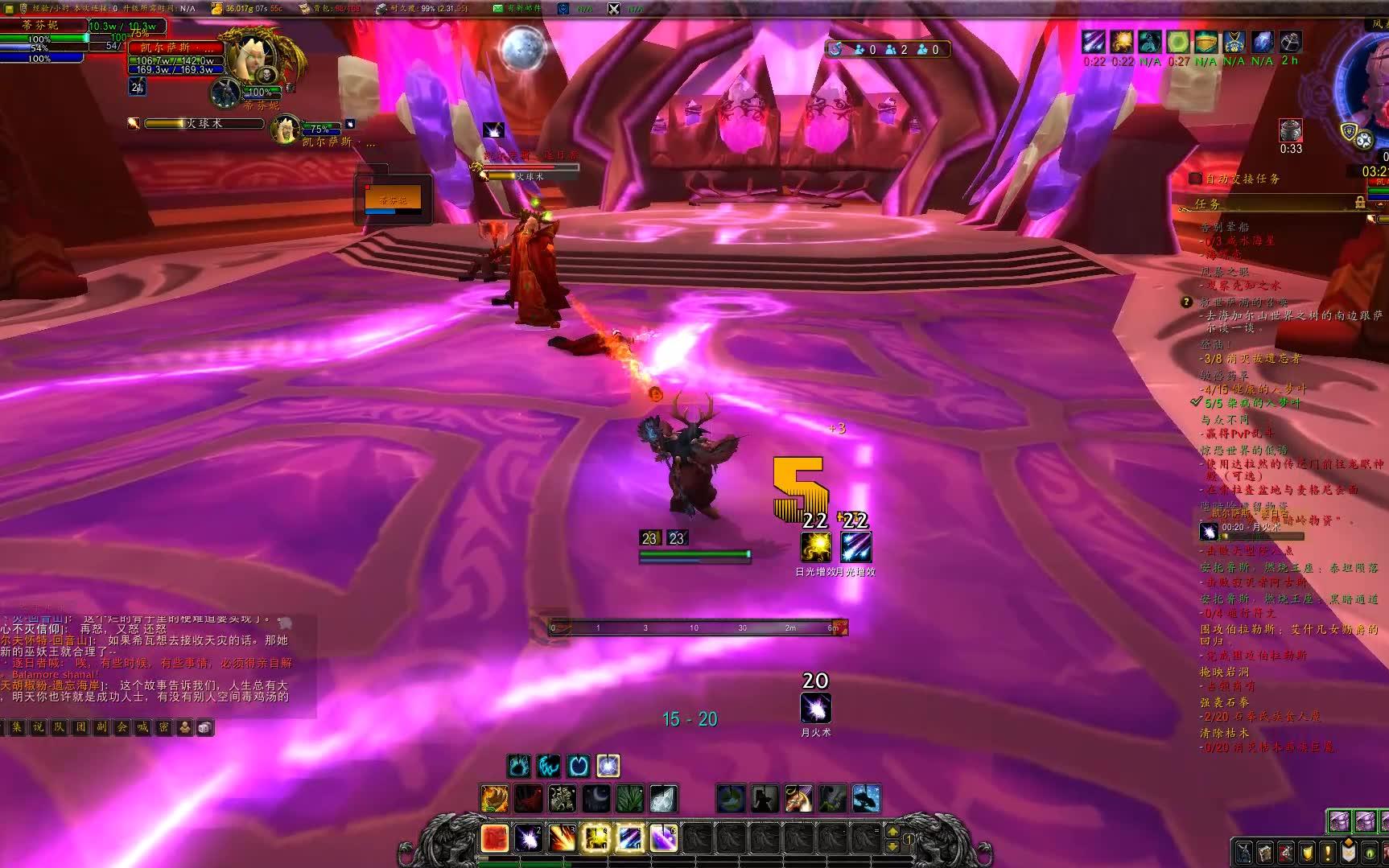
Task: Use the glowing Solar Empowerment spell slot
Action: pos(596,838)
